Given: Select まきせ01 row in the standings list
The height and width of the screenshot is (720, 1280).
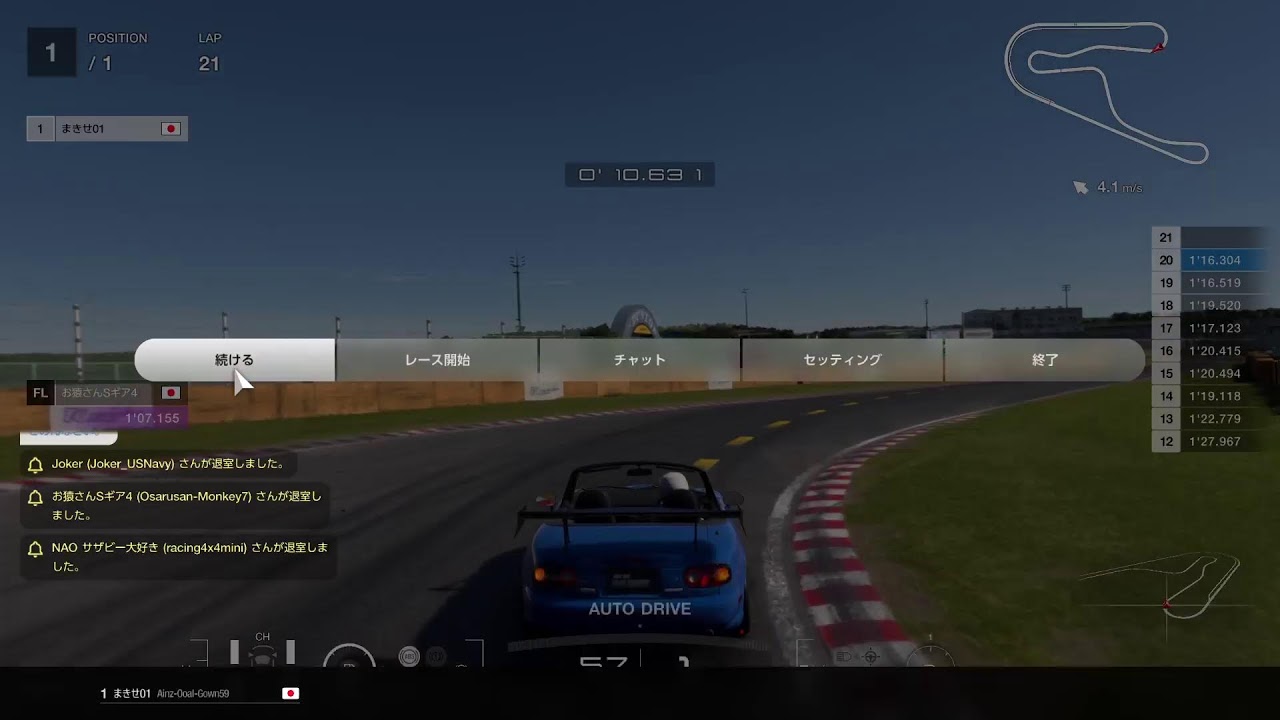Looking at the screenshot, I should coord(107,129).
